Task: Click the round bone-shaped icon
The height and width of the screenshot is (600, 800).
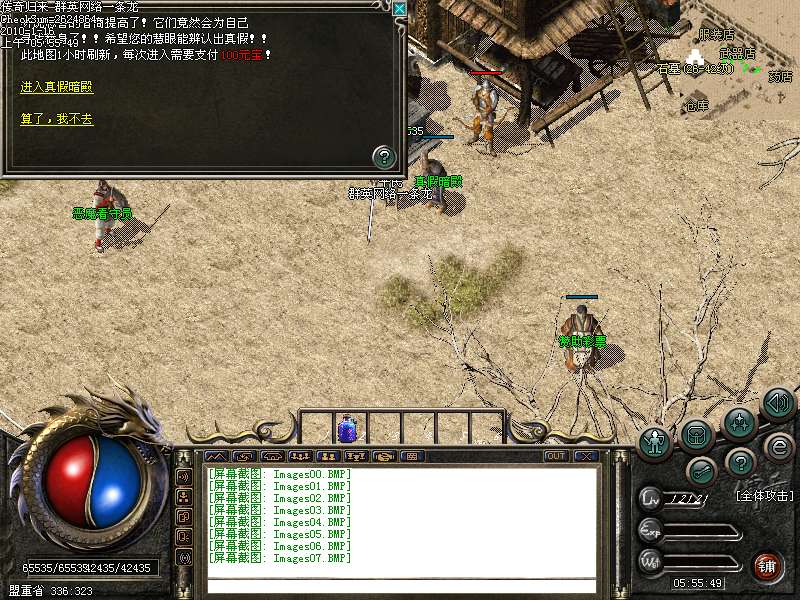Action: pyautogui.click(x=701, y=468)
